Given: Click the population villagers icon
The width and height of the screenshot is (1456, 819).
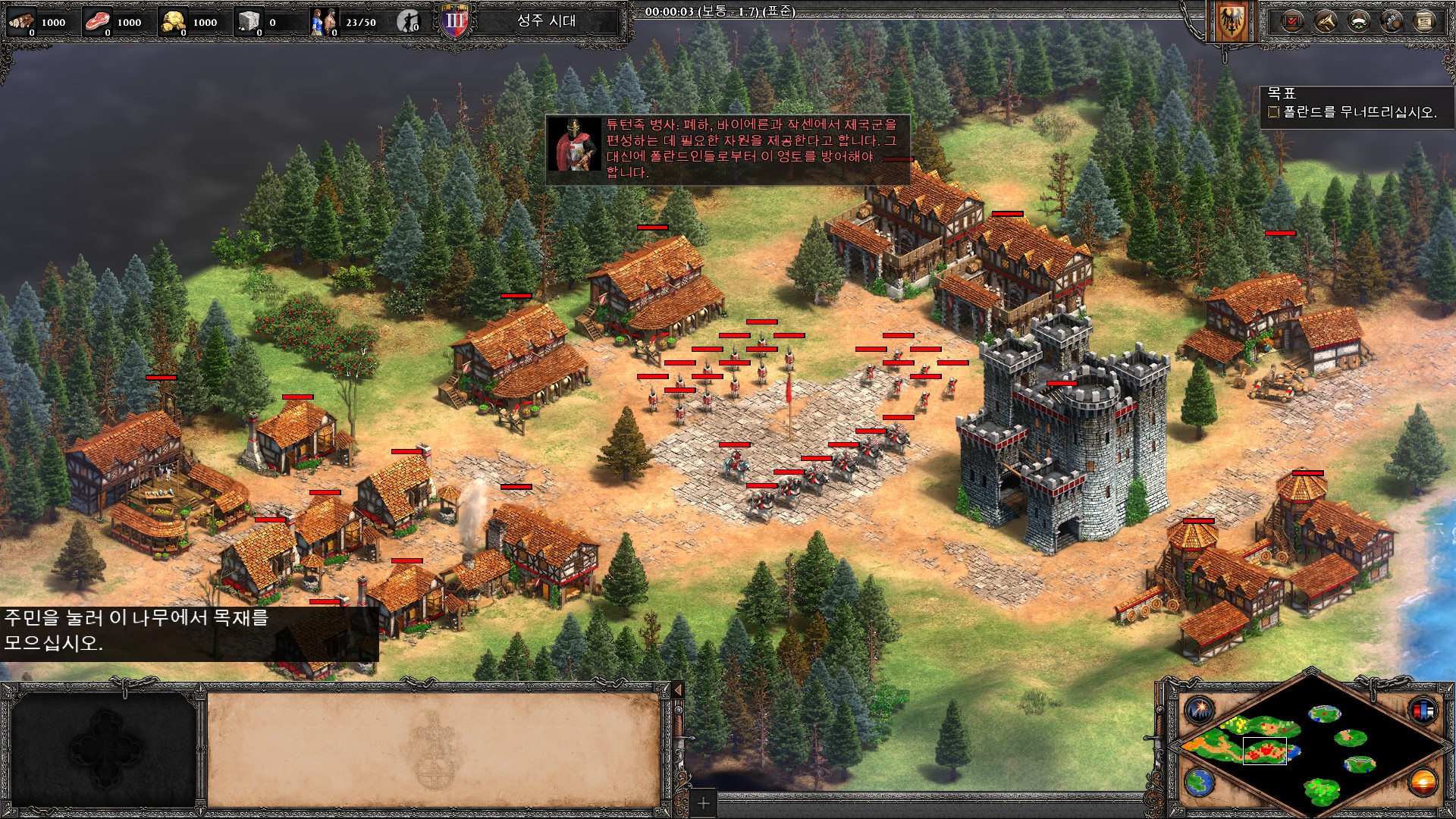Looking at the screenshot, I should point(324,21).
